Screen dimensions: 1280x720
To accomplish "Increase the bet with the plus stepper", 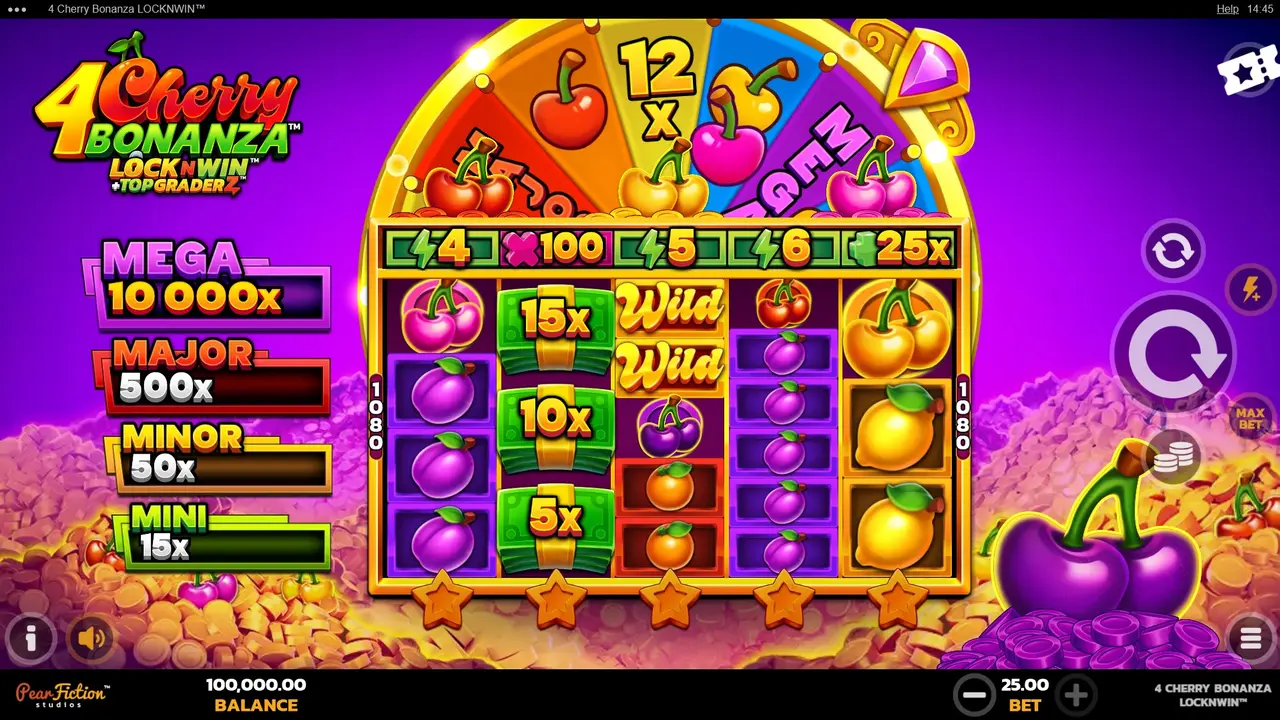I will point(1076,693).
